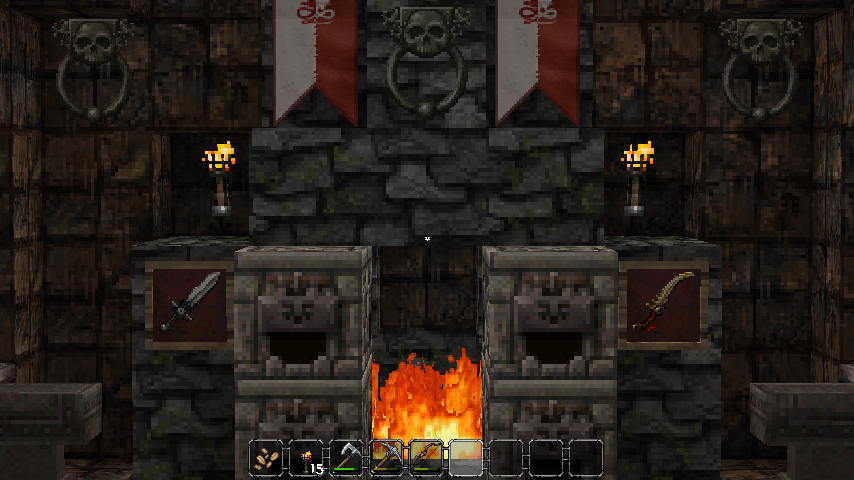Equip the bow from the hotbar
The height and width of the screenshot is (480, 854).
tap(426, 457)
